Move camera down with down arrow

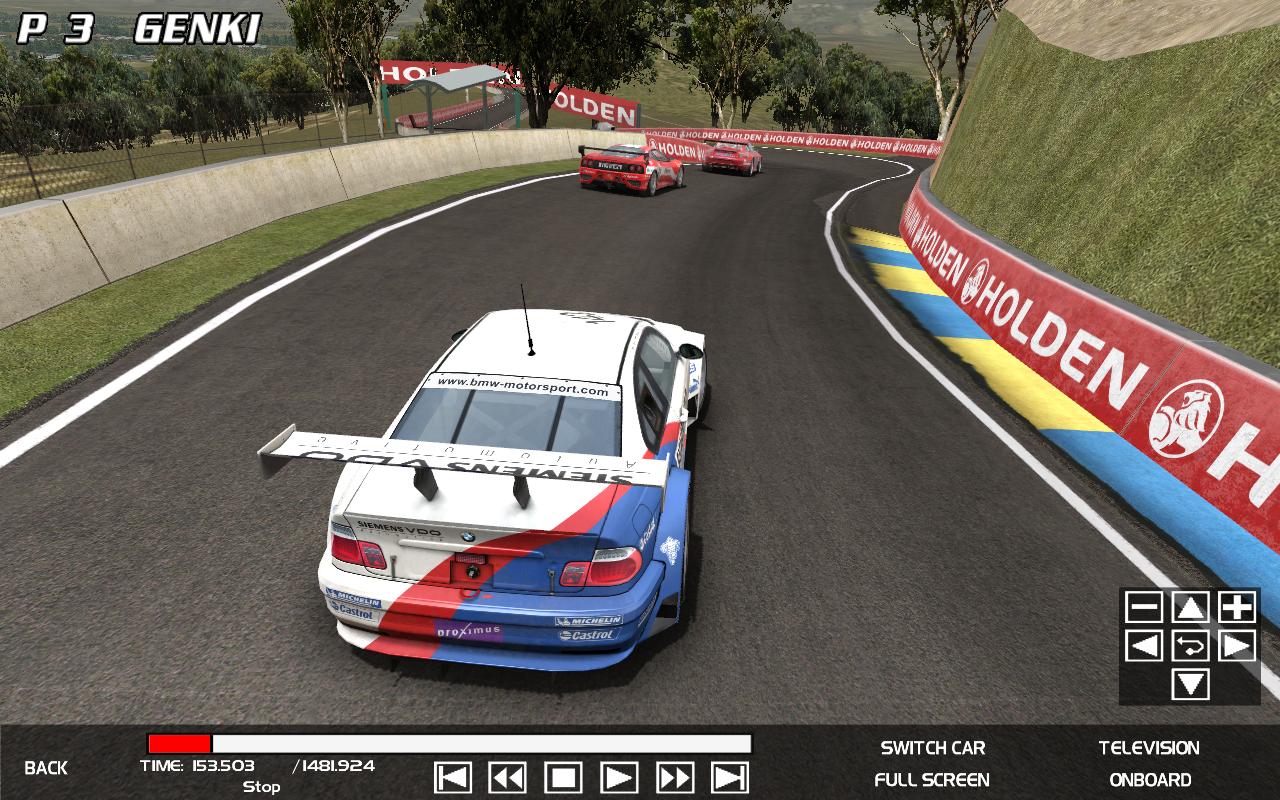click(x=1190, y=685)
